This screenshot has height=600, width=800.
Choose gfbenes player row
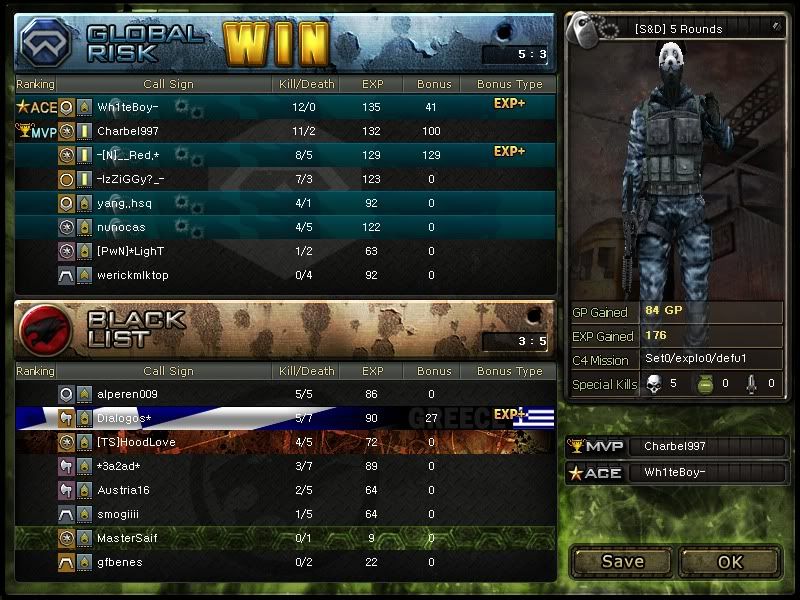(x=285, y=562)
